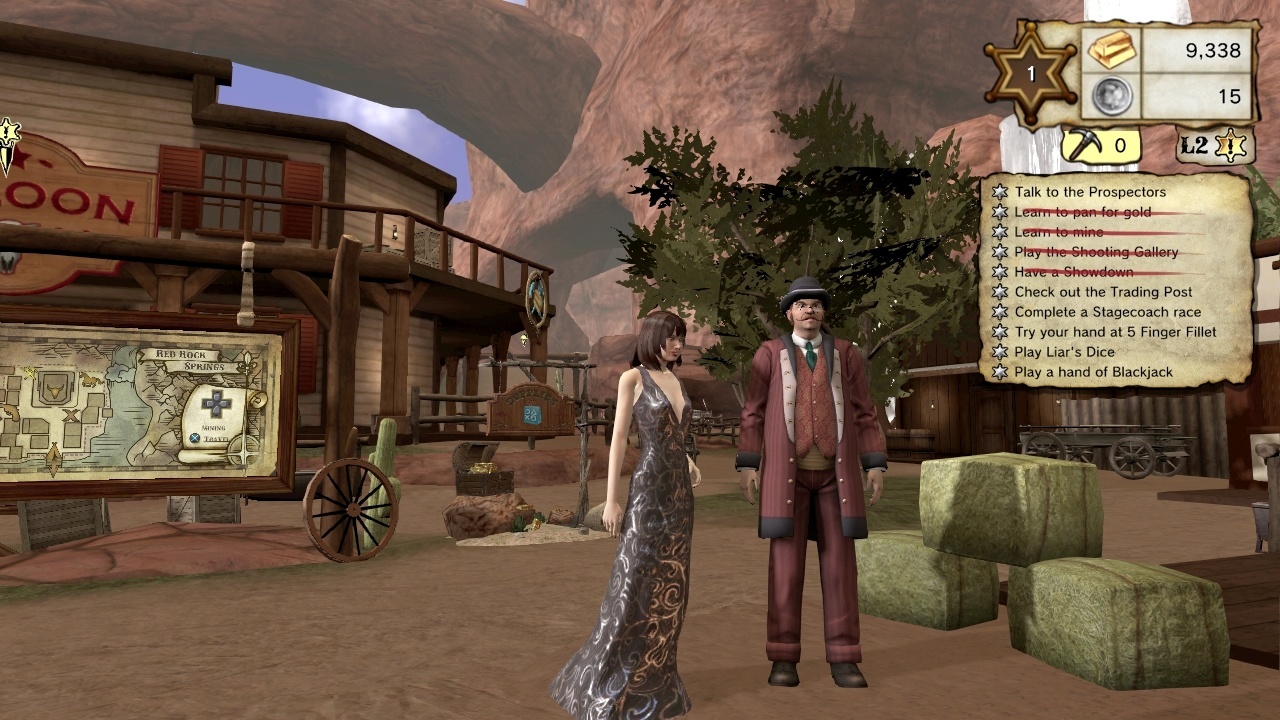1280x720 pixels.
Task: Click the Learn to pan for gold objective
Action: (x=1082, y=212)
